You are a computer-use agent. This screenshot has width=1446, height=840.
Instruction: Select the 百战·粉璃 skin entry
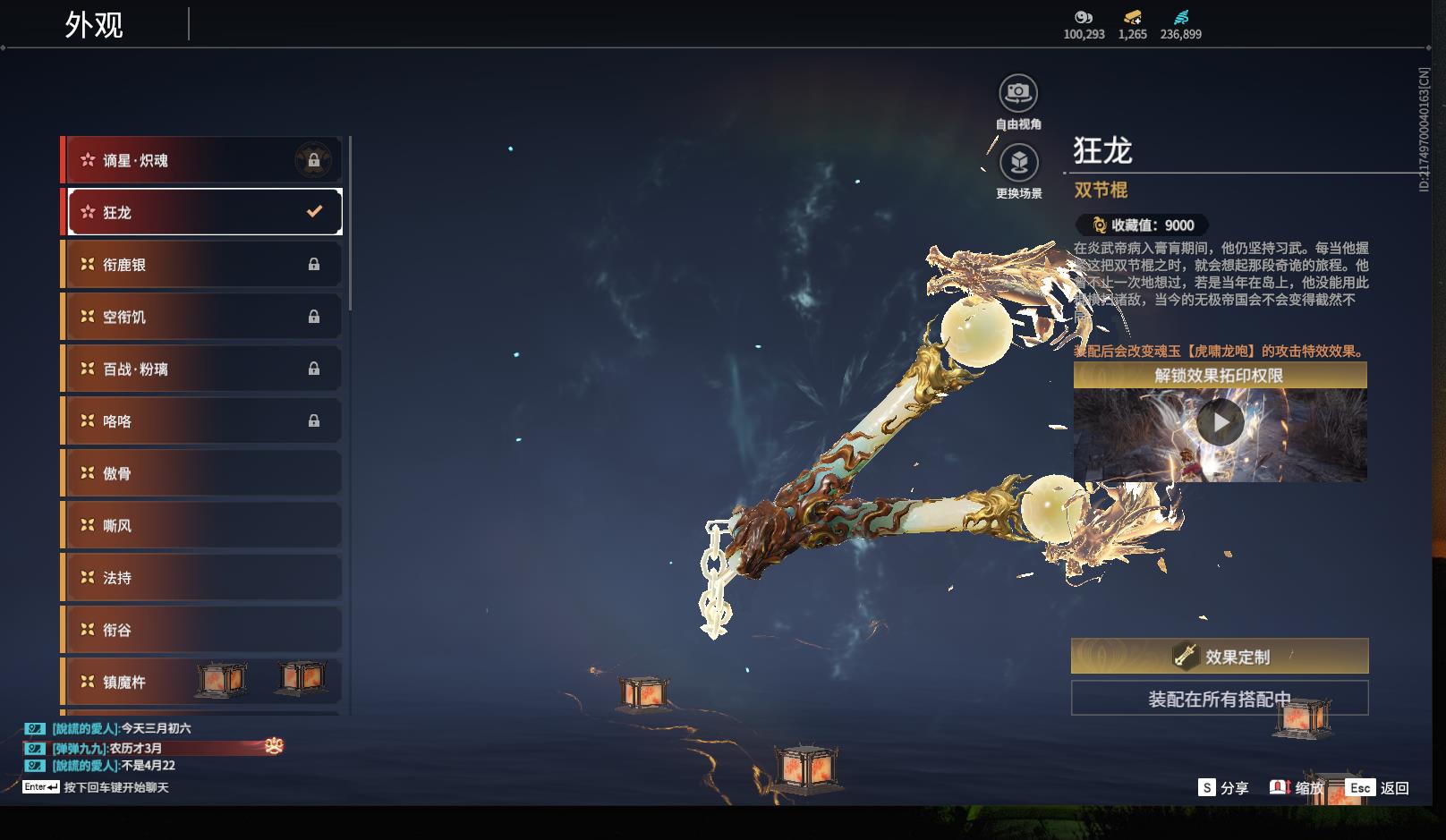coord(202,369)
